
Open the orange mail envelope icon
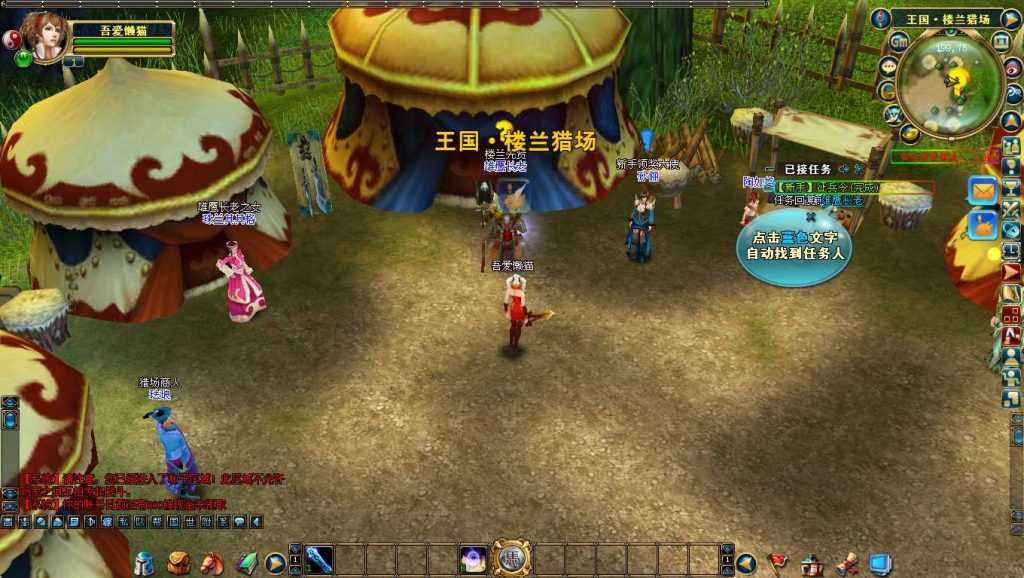983,190
